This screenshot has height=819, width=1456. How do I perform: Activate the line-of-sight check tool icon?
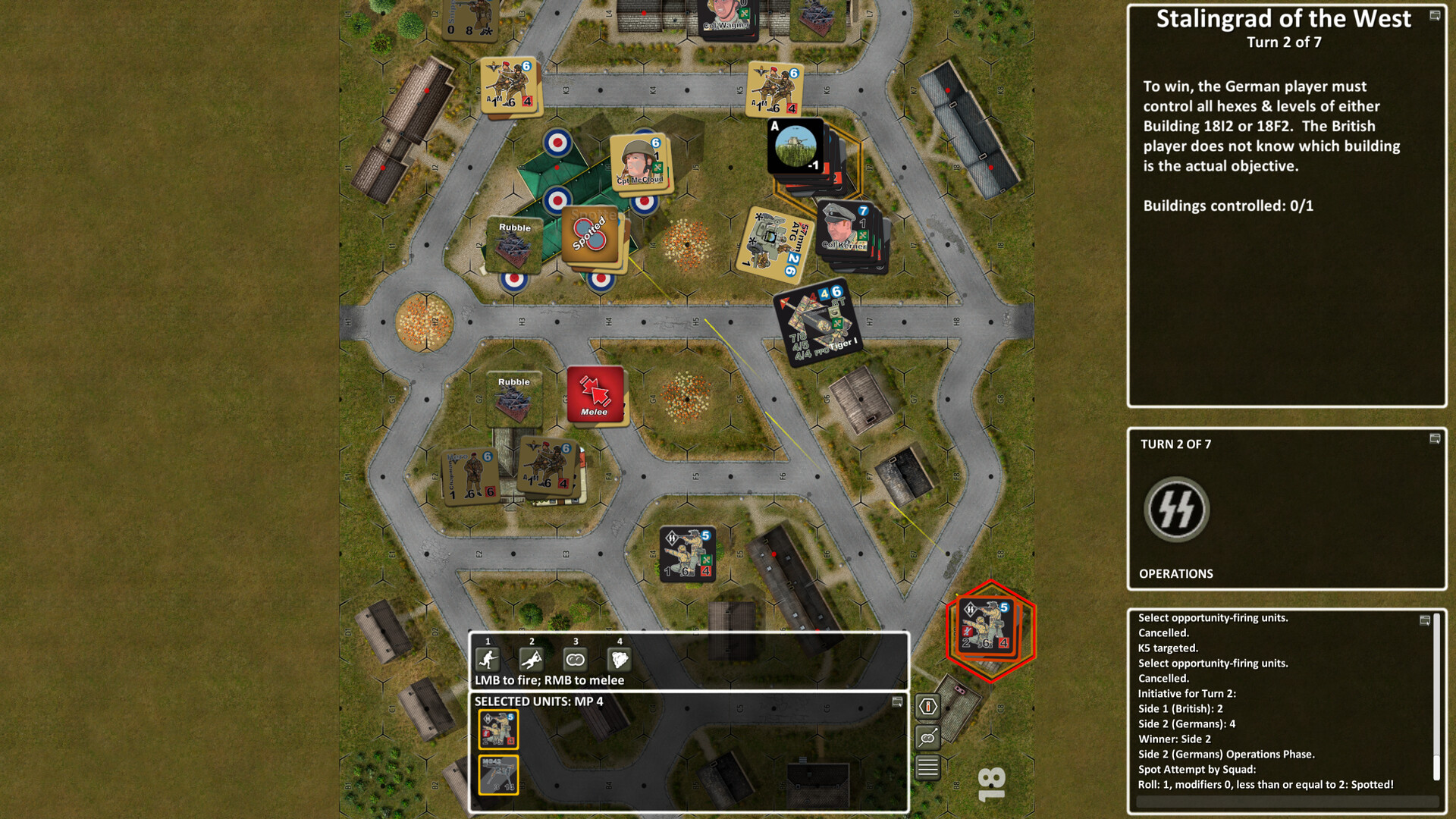pos(927,737)
